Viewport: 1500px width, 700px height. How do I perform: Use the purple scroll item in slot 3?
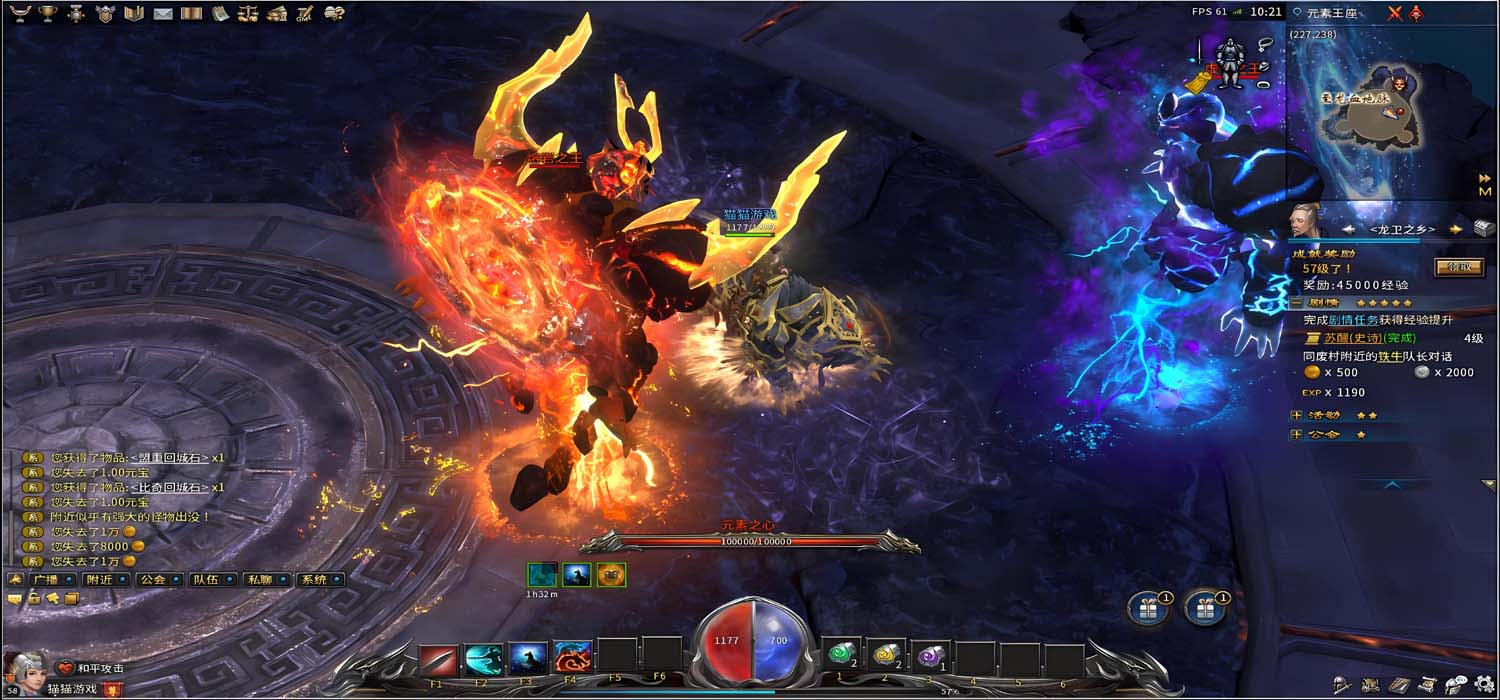click(x=931, y=656)
